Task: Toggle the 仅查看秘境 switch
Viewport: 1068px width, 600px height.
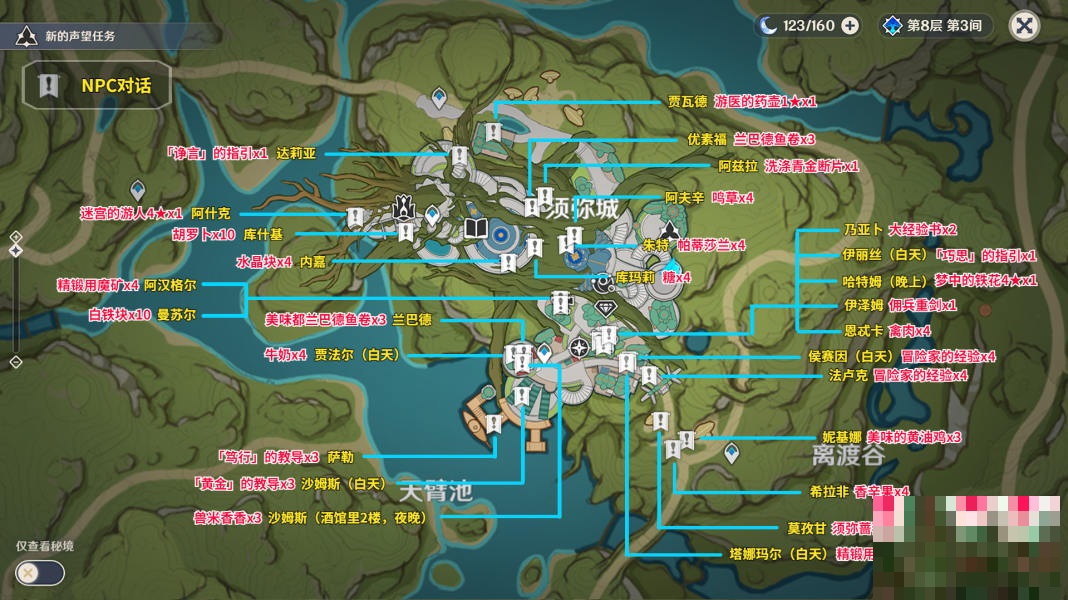Action: tap(40, 573)
